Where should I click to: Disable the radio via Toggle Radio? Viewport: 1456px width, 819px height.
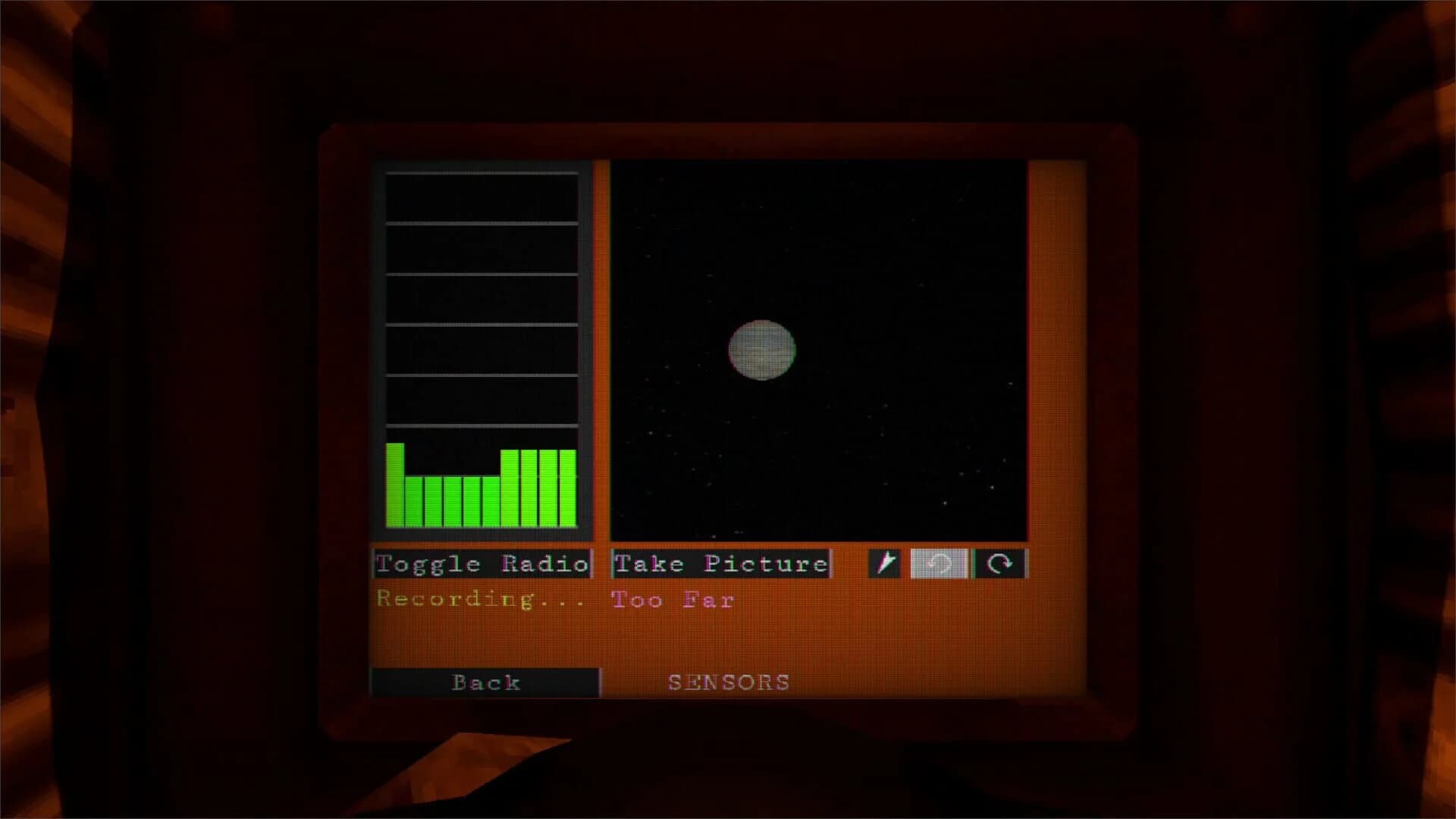click(482, 563)
